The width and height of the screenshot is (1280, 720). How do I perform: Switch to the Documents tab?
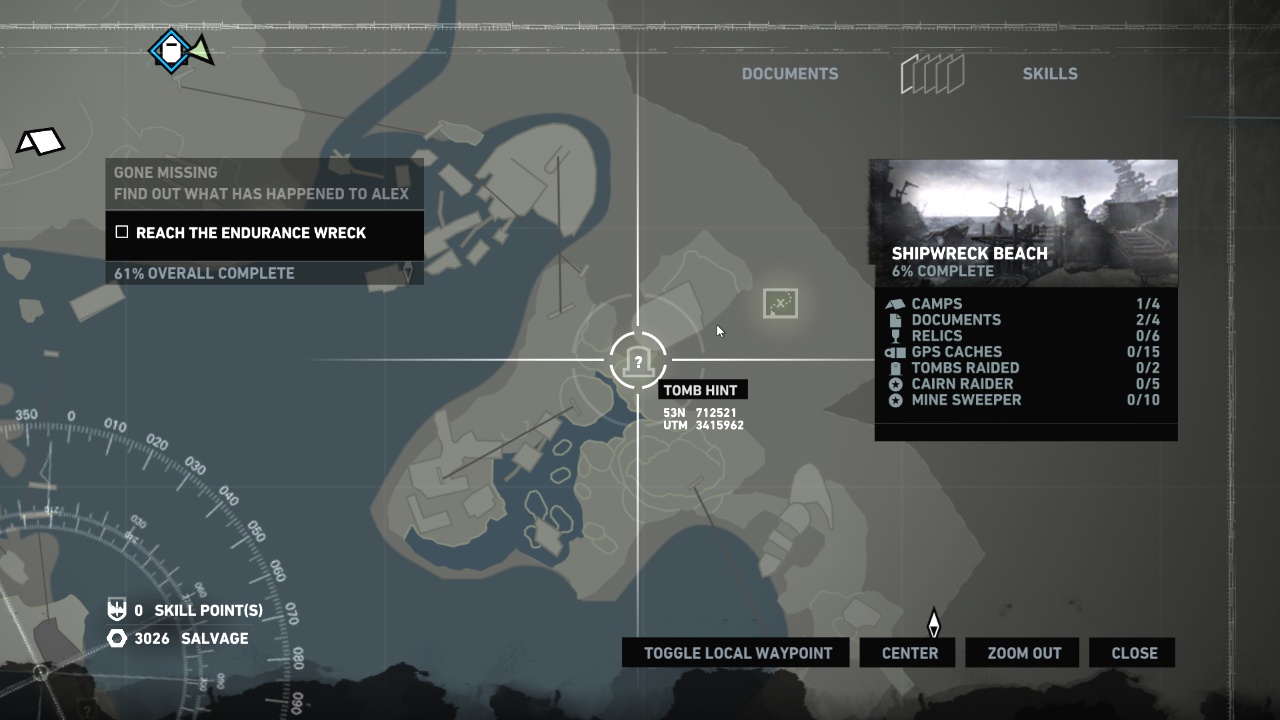click(789, 74)
